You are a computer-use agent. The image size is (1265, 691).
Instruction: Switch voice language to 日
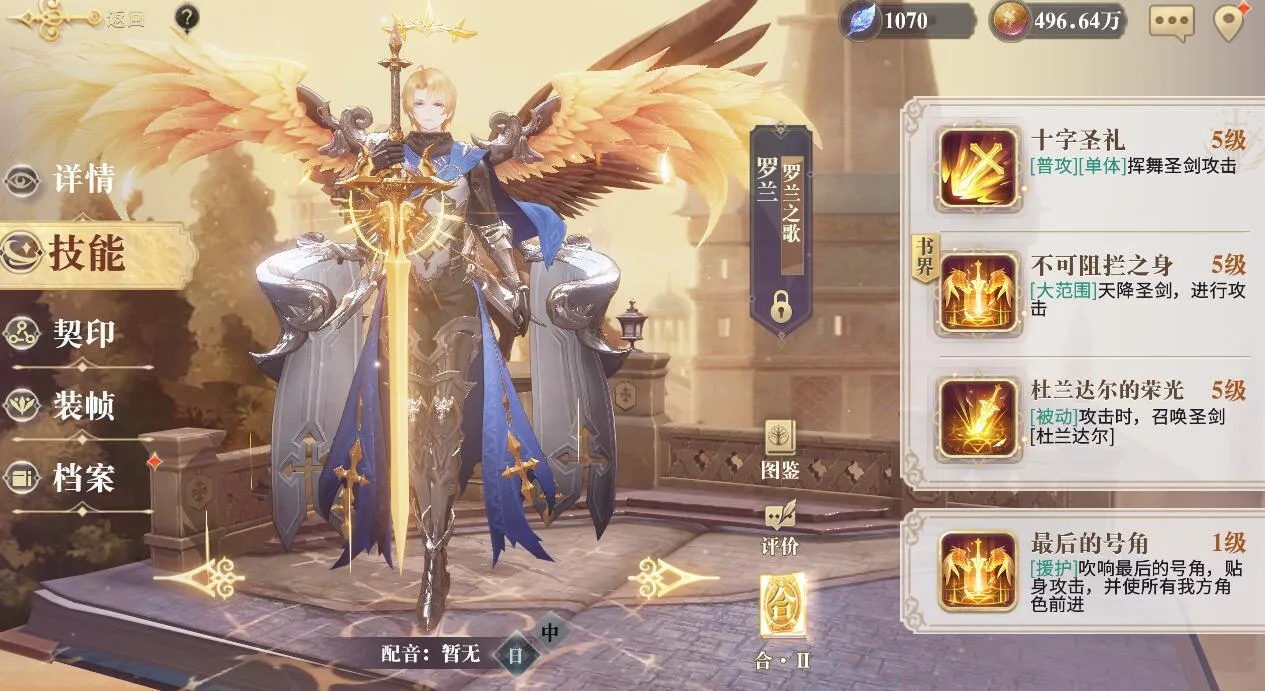click(x=516, y=656)
